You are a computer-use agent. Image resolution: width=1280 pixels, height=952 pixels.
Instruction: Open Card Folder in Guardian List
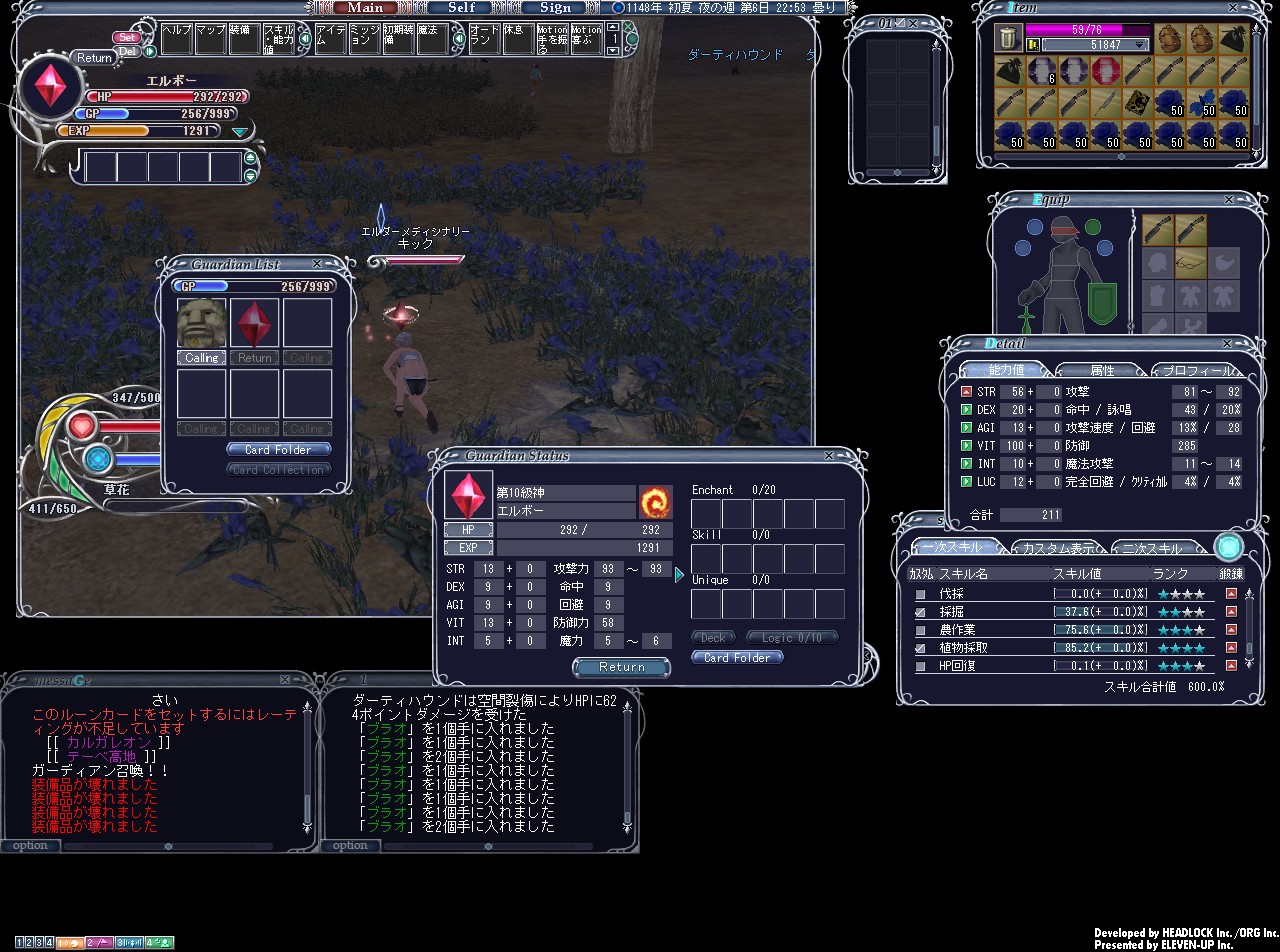pos(278,450)
